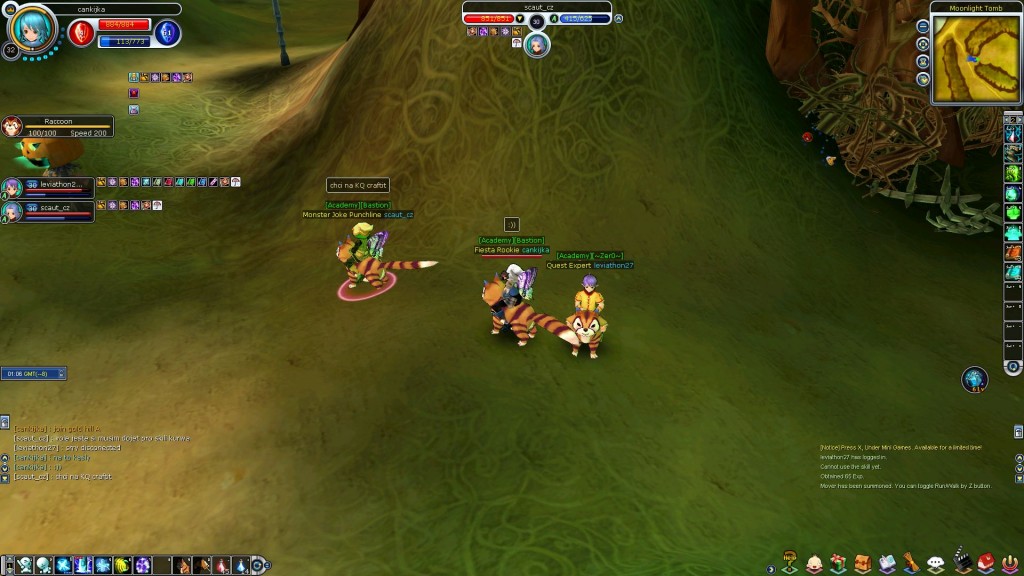Click the film clapperboard icon
This screenshot has height=576, width=1024.
coord(961,564)
